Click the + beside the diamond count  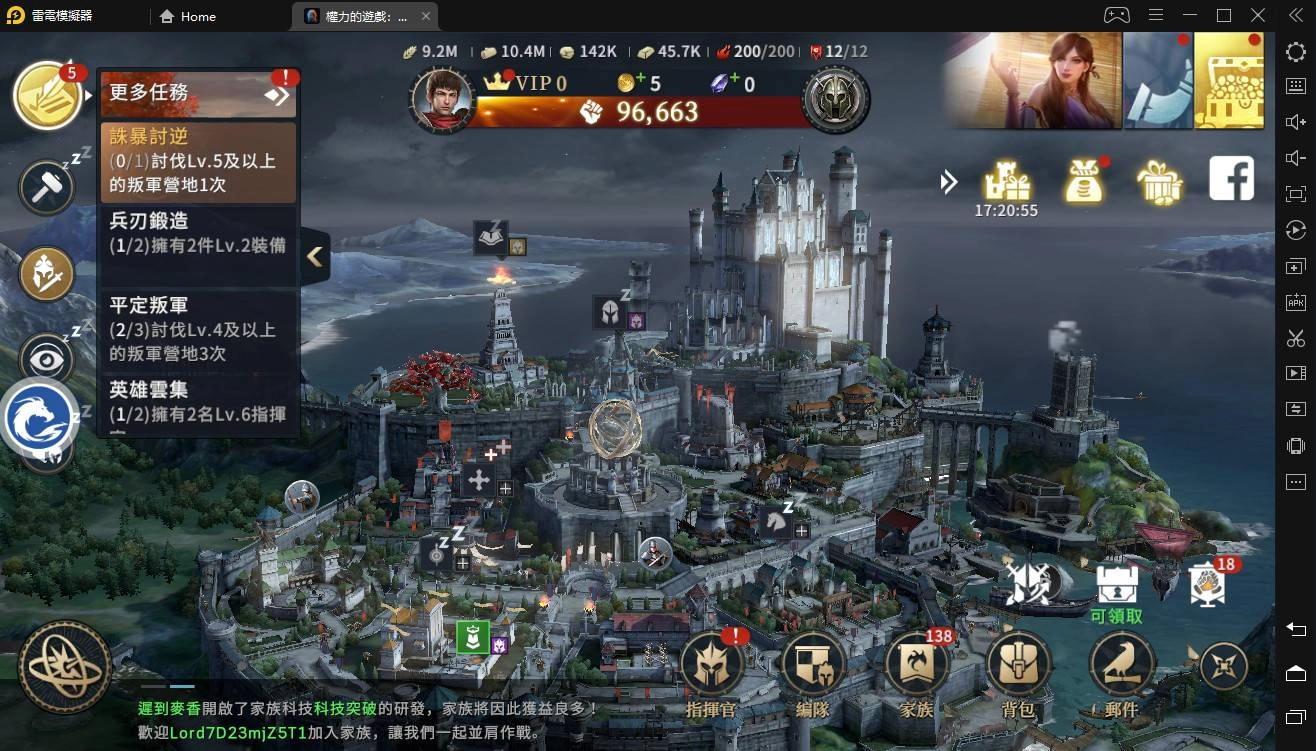735,78
